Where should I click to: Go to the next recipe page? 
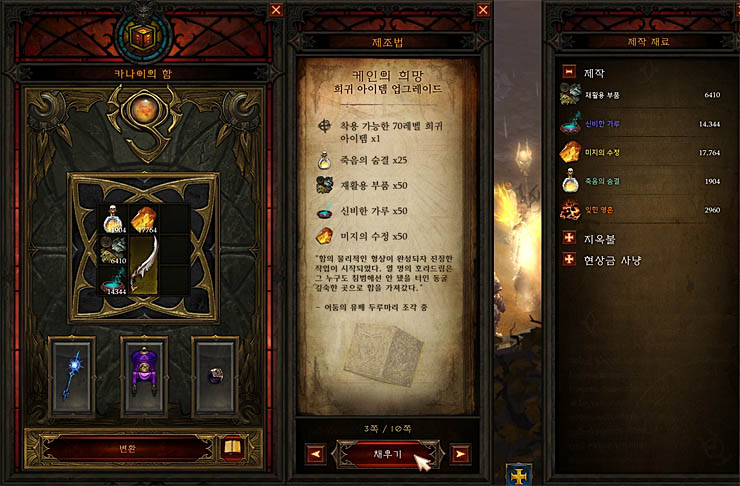[x=459, y=454]
